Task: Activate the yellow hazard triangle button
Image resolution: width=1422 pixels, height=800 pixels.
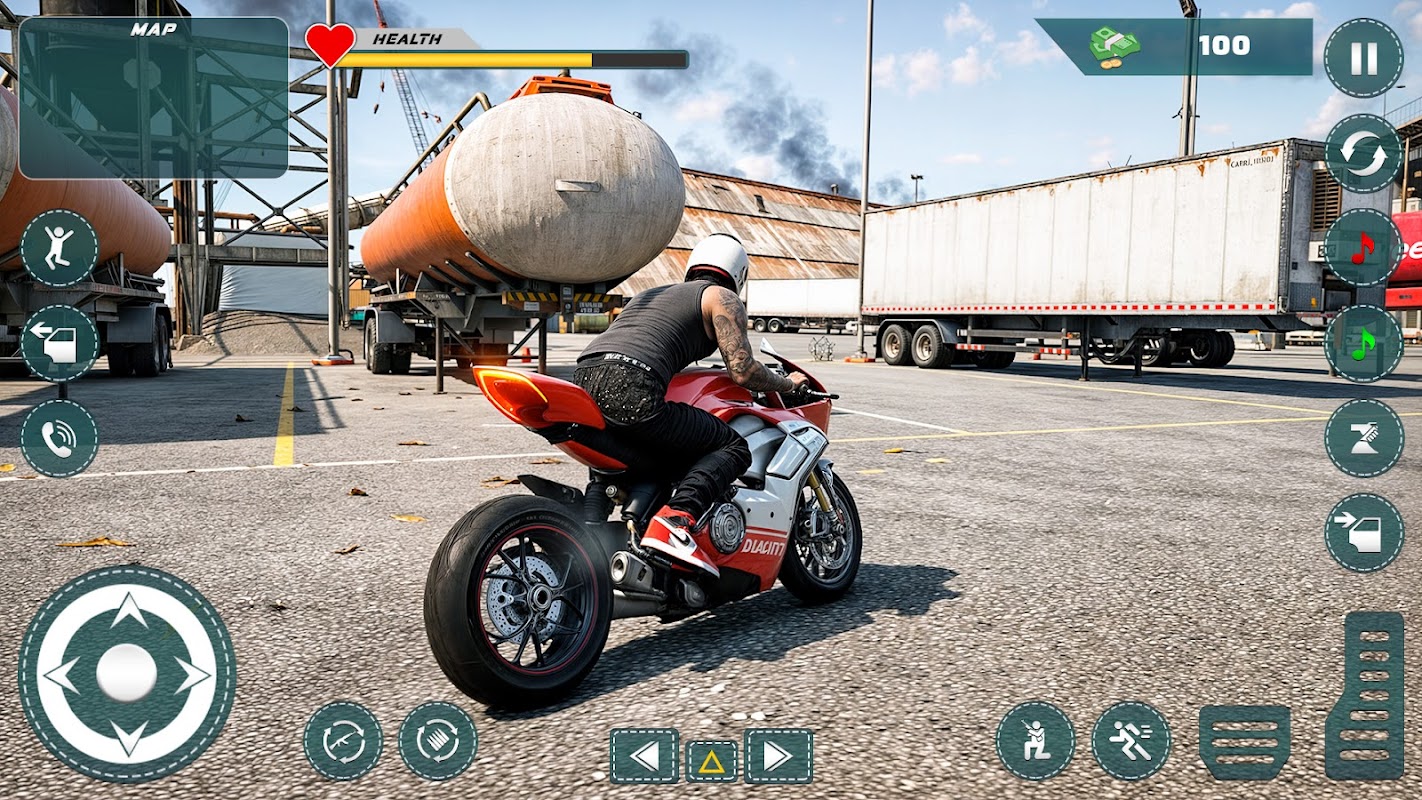Action: (x=711, y=761)
